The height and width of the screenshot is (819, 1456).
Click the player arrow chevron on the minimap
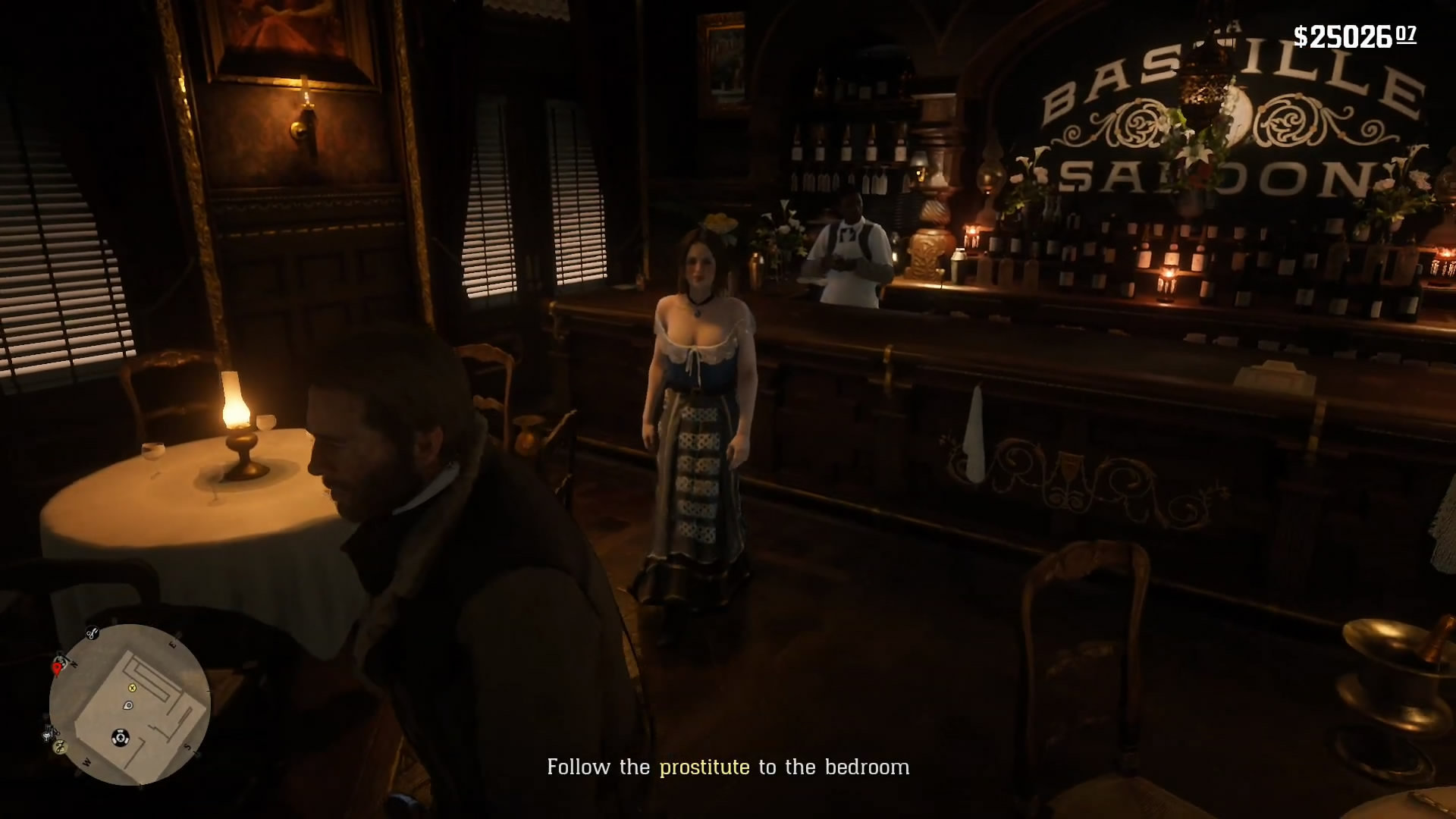[121, 736]
